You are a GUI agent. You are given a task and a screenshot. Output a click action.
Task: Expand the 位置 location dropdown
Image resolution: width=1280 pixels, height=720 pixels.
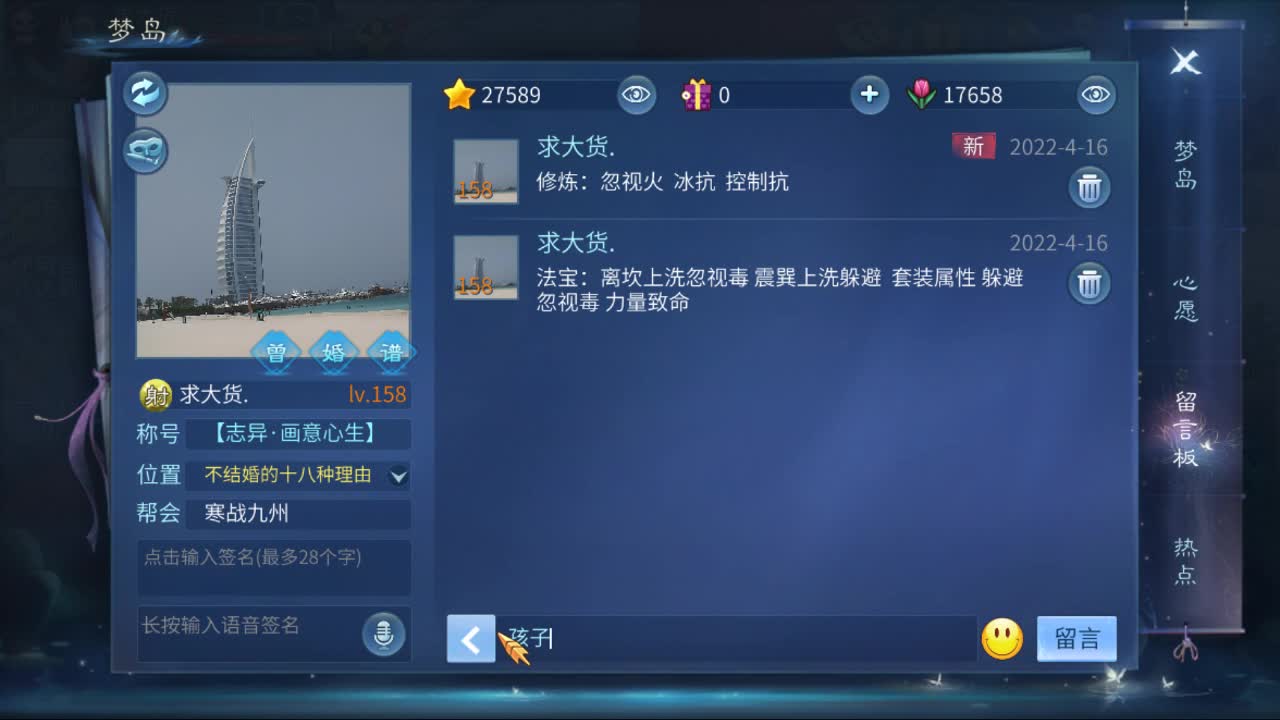tap(399, 475)
